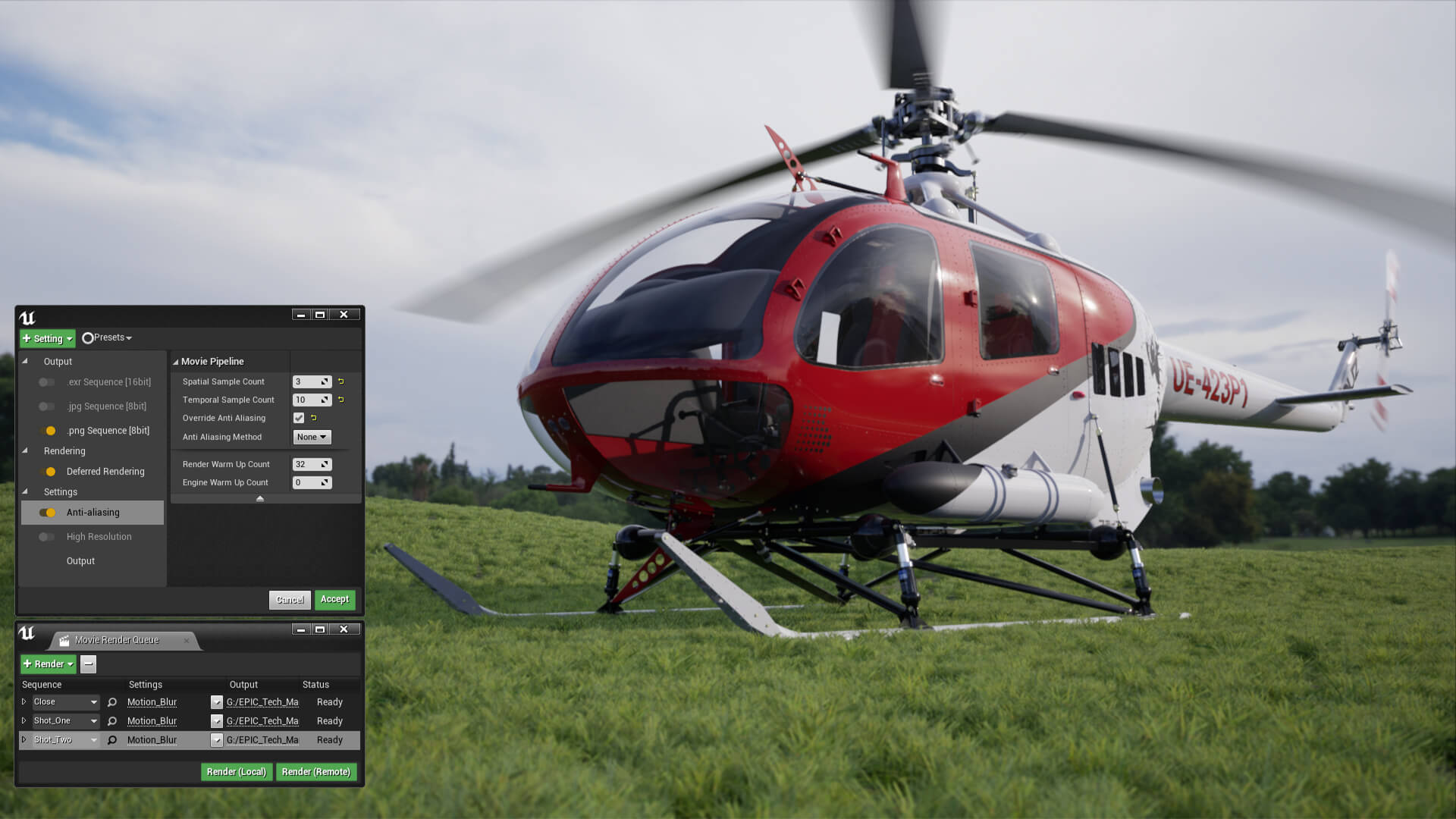Uncheck the Override Anti Aliasing checkbox

coord(298,418)
